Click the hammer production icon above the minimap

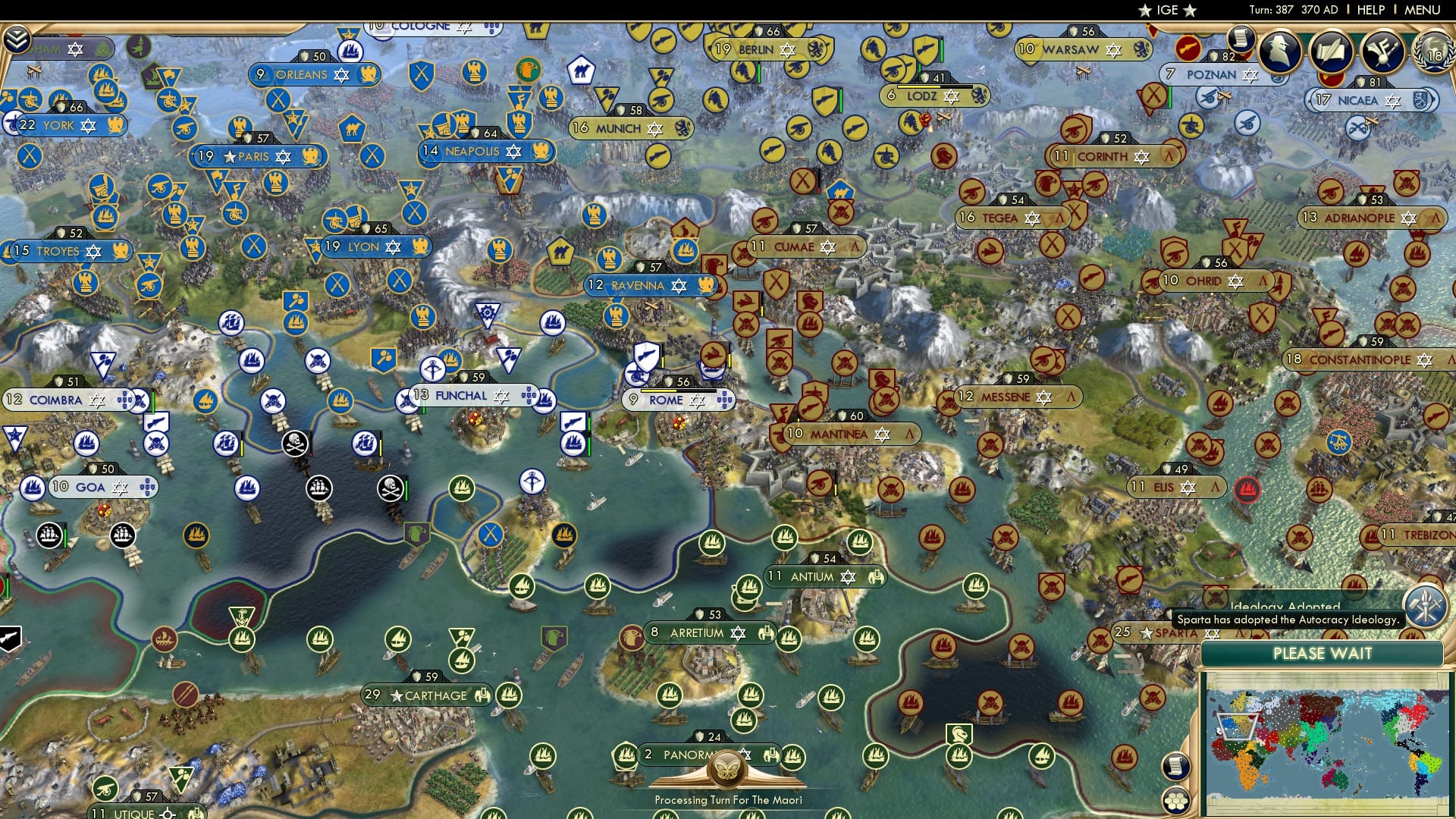(x=1426, y=608)
